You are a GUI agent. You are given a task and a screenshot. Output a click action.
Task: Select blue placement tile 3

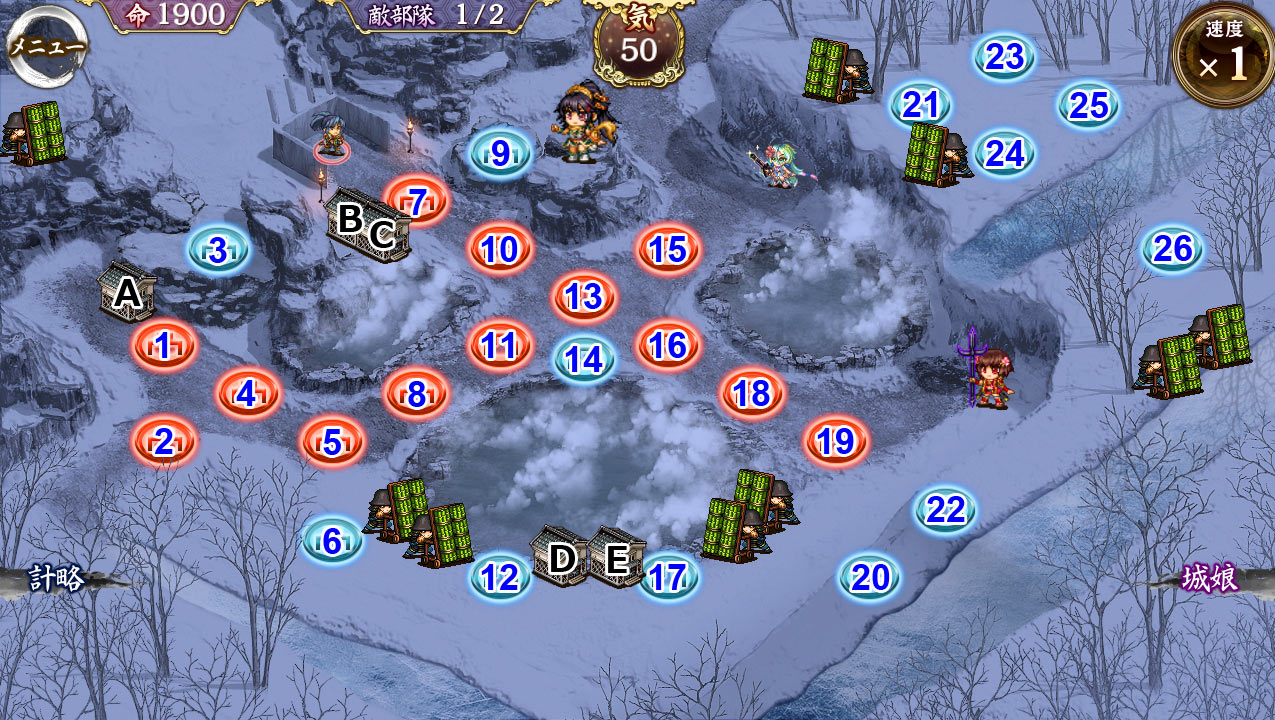(x=218, y=250)
